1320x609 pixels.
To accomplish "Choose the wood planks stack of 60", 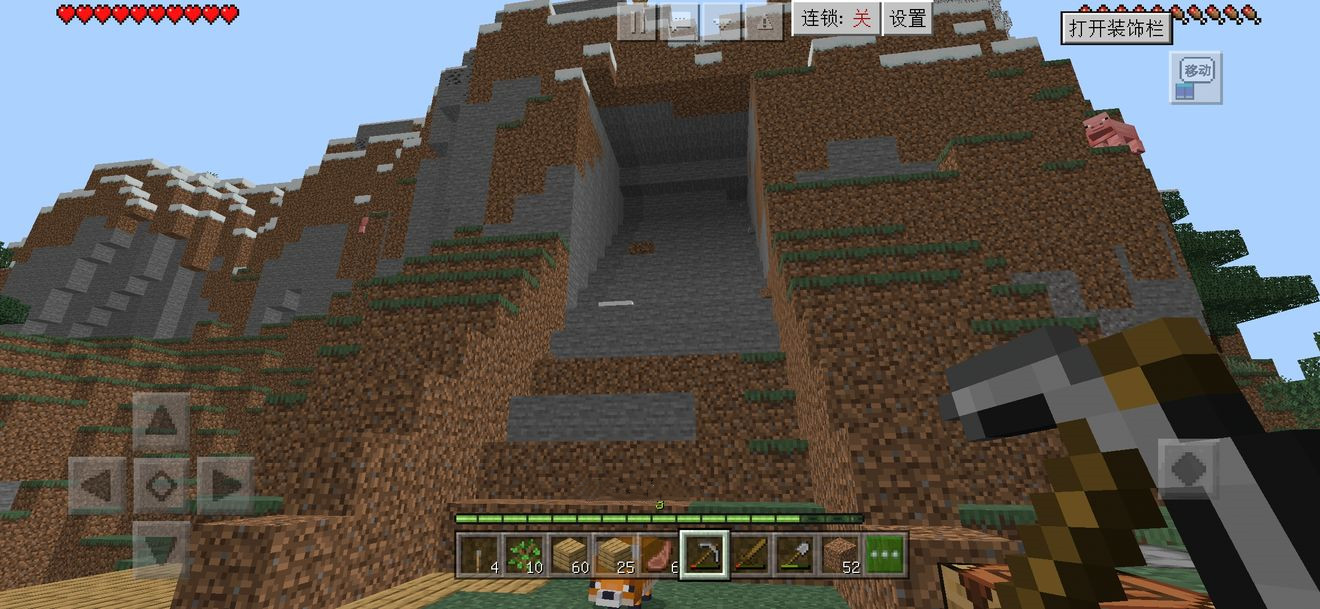I will click(568, 554).
